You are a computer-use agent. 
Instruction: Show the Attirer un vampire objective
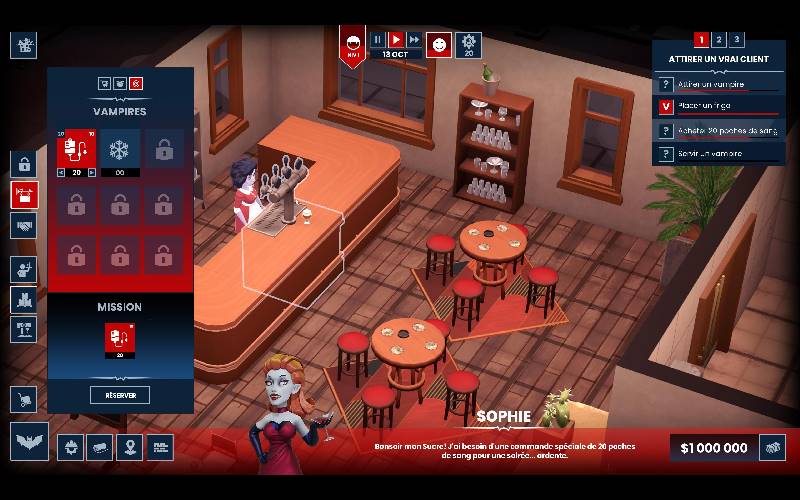click(718, 84)
